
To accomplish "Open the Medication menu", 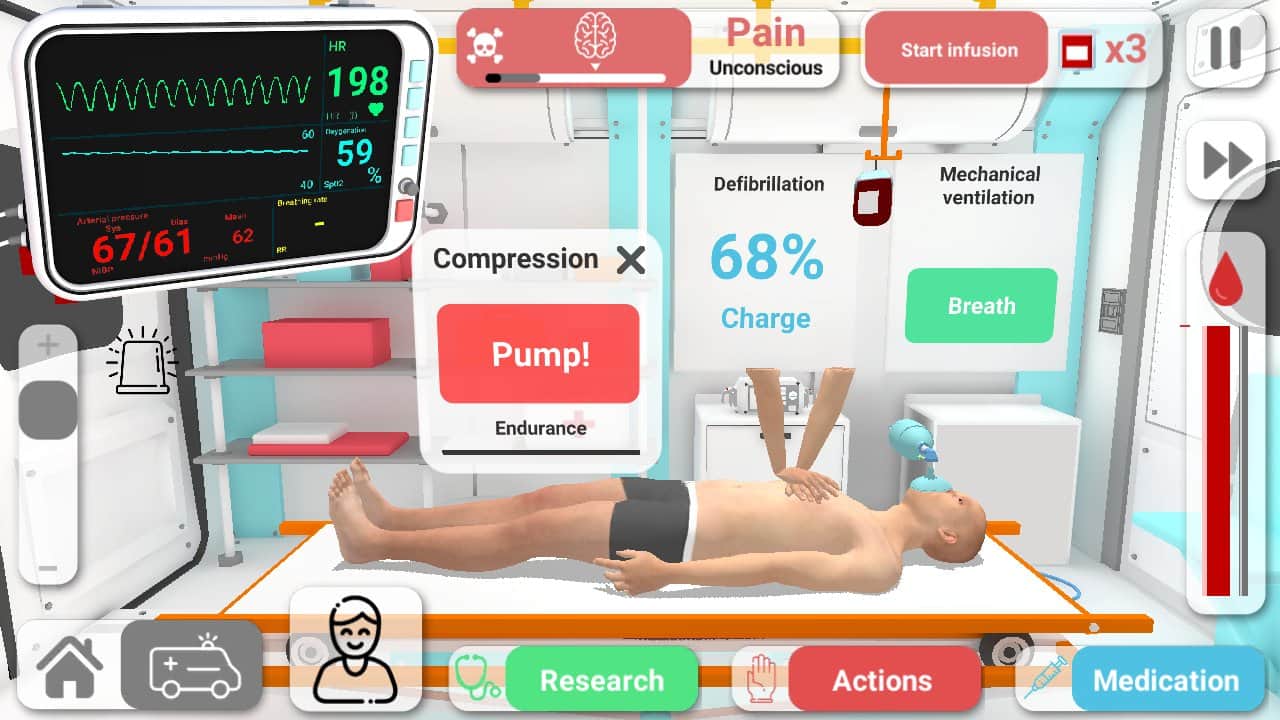I will coord(1167,680).
